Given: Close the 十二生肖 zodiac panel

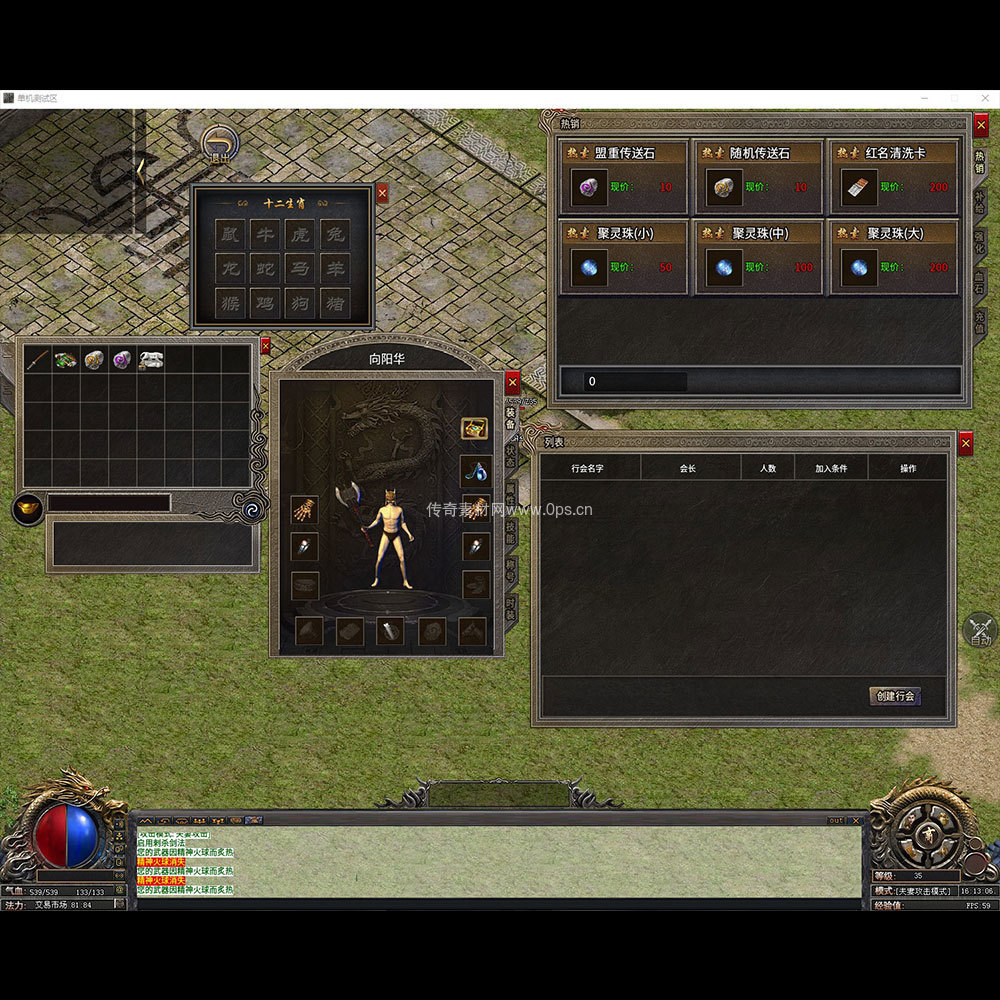Looking at the screenshot, I should pyautogui.click(x=382, y=194).
